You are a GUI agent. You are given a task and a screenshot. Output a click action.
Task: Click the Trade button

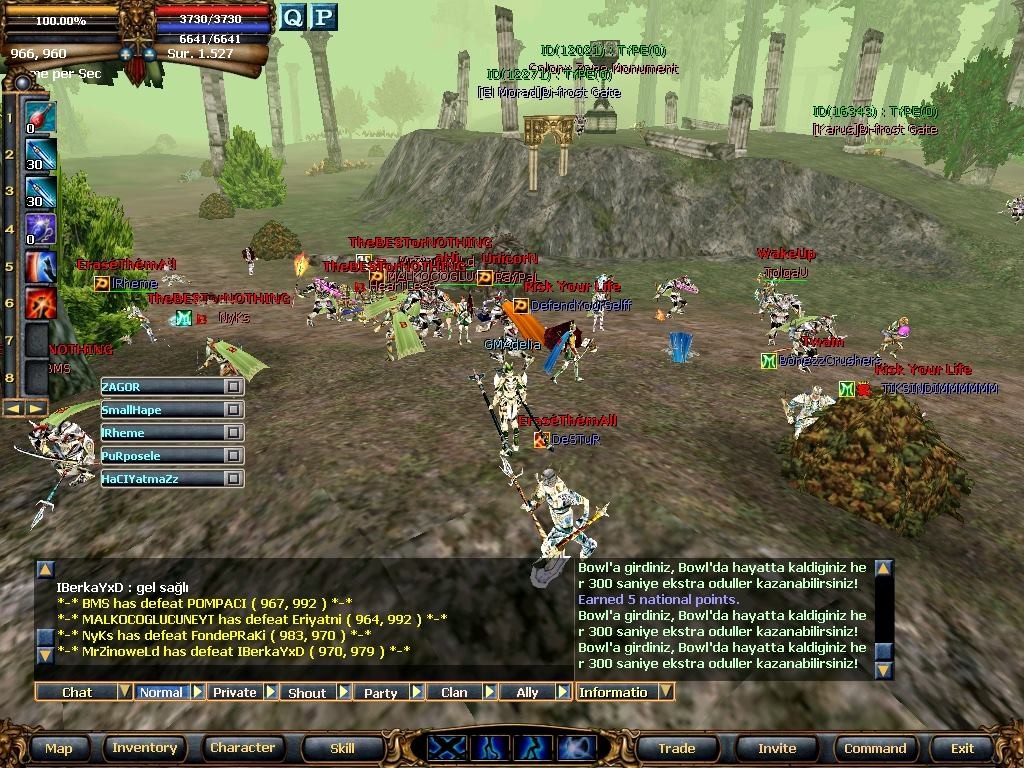676,748
